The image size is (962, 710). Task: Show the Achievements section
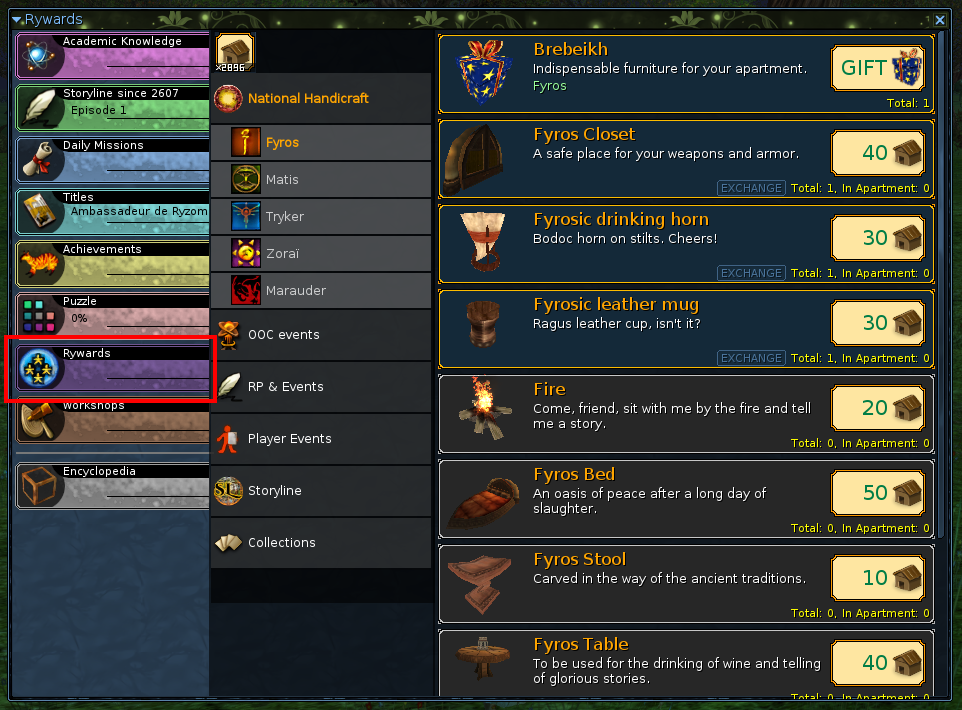point(113,264)
